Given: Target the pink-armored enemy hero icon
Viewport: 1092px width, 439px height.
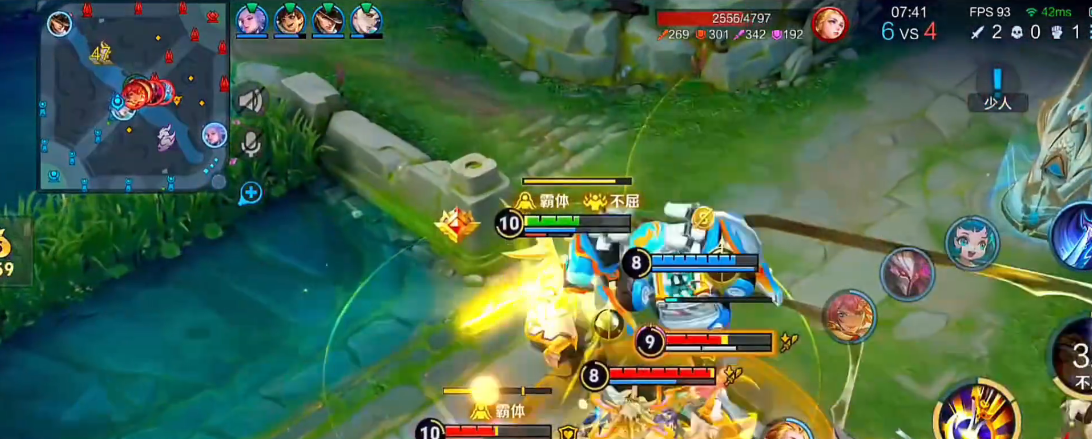Looking at the screenshot, I should point(907,273).
